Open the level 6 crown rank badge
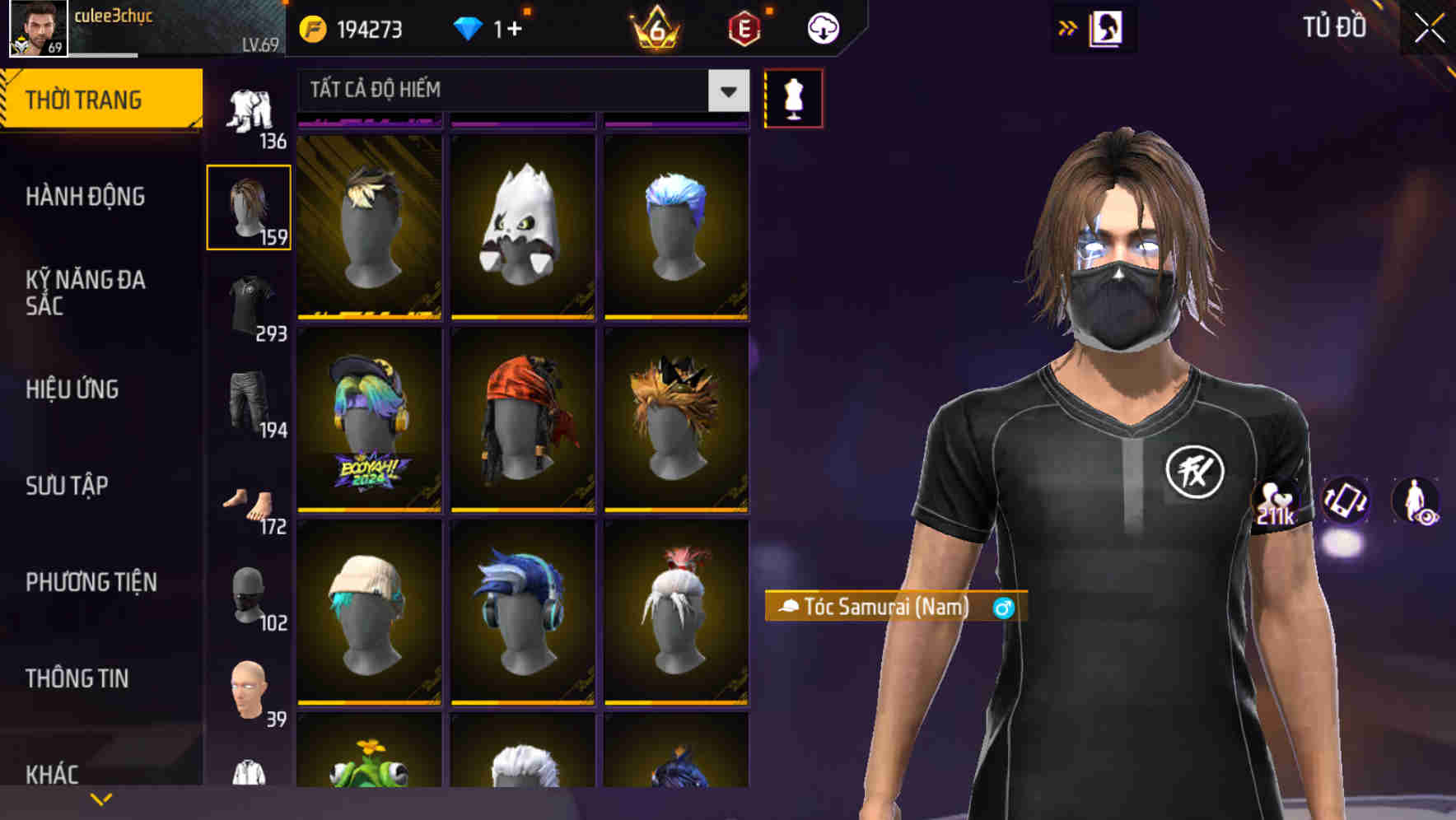This screenshot has height=820, width=1456. click(x=653, y=30)
